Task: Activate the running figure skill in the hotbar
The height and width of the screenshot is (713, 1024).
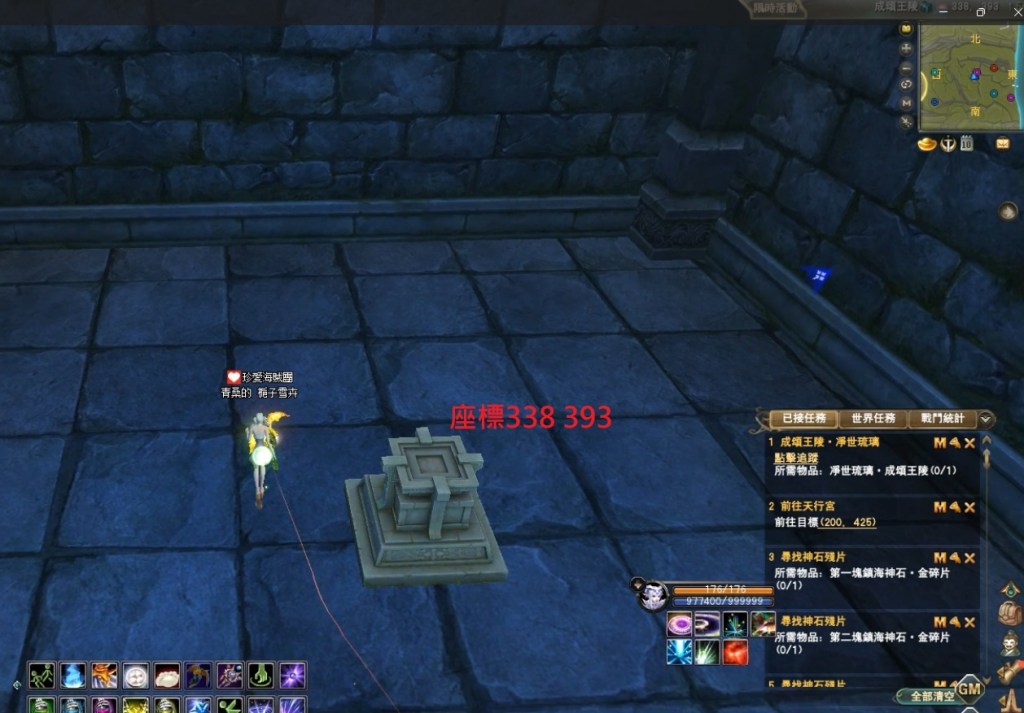Action: click(41, 675)
